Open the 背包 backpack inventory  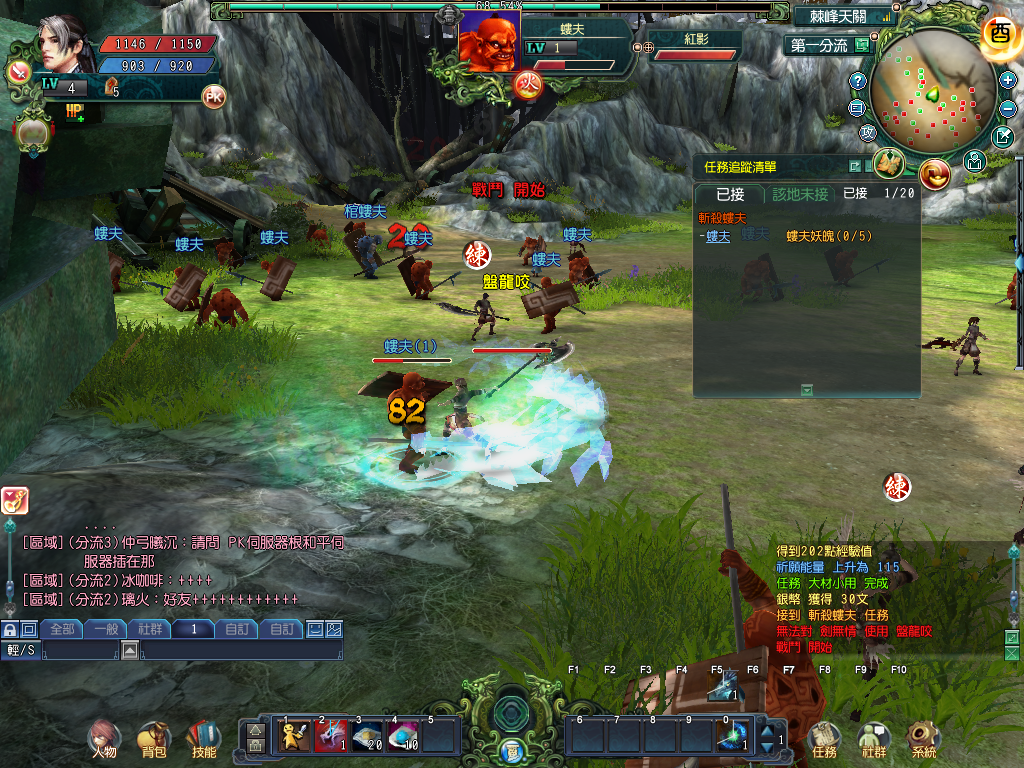pyautogui.click(x=154, y=739)
